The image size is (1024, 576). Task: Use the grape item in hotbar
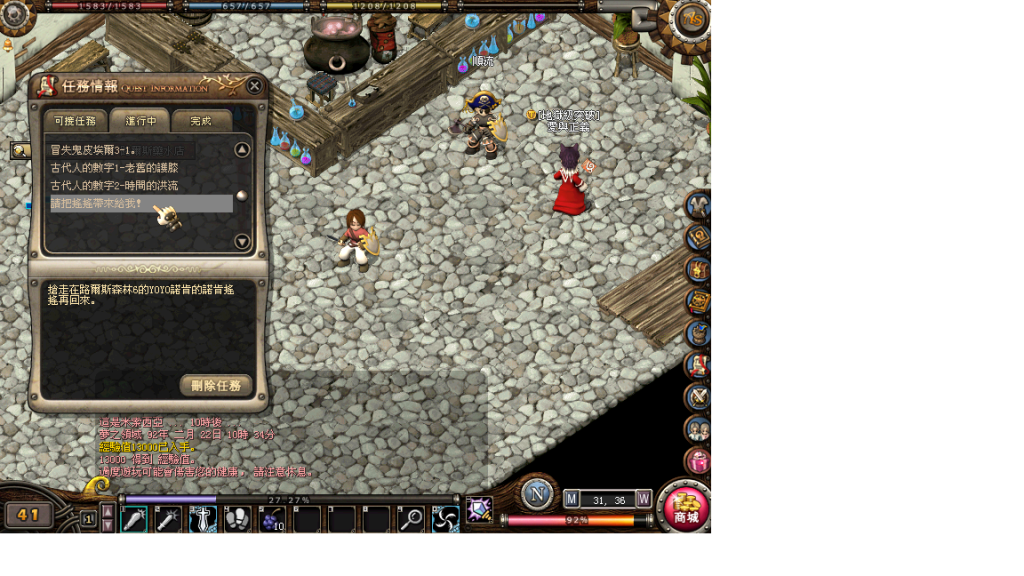(x=273, y=519)
